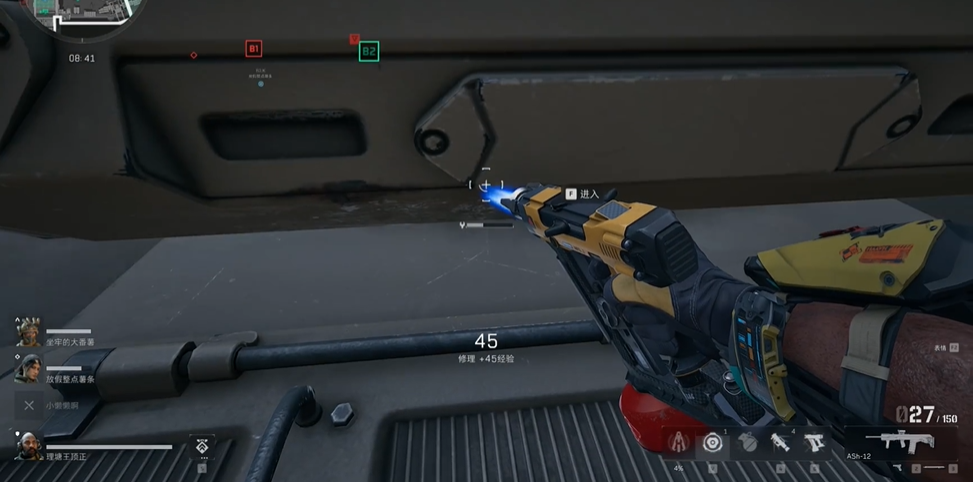Viewport: 973px width, 482px height.
Task: Select squadmate 放假整点薯条 portrait
Action: (x=28, y=368)
